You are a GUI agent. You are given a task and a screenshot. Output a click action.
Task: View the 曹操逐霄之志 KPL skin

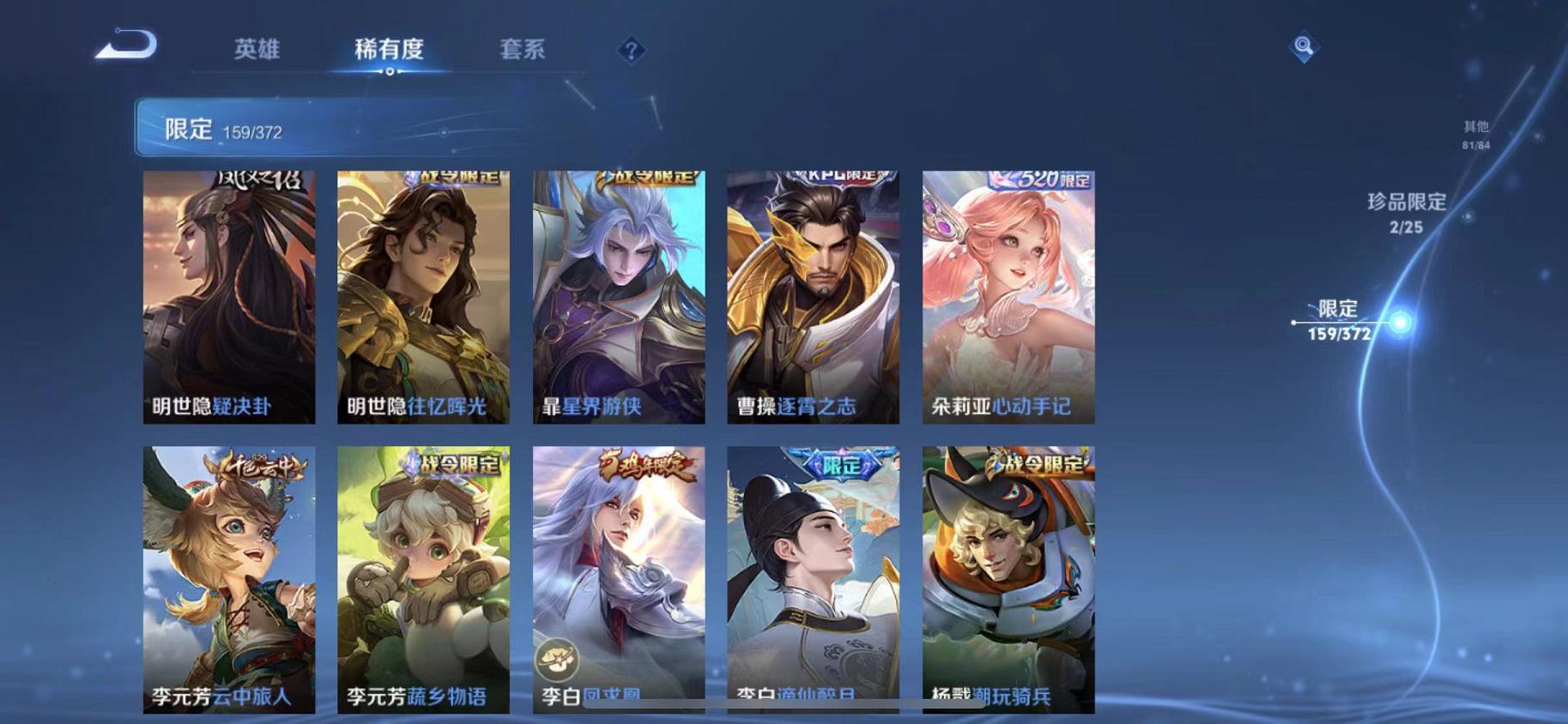pos(810,296)
